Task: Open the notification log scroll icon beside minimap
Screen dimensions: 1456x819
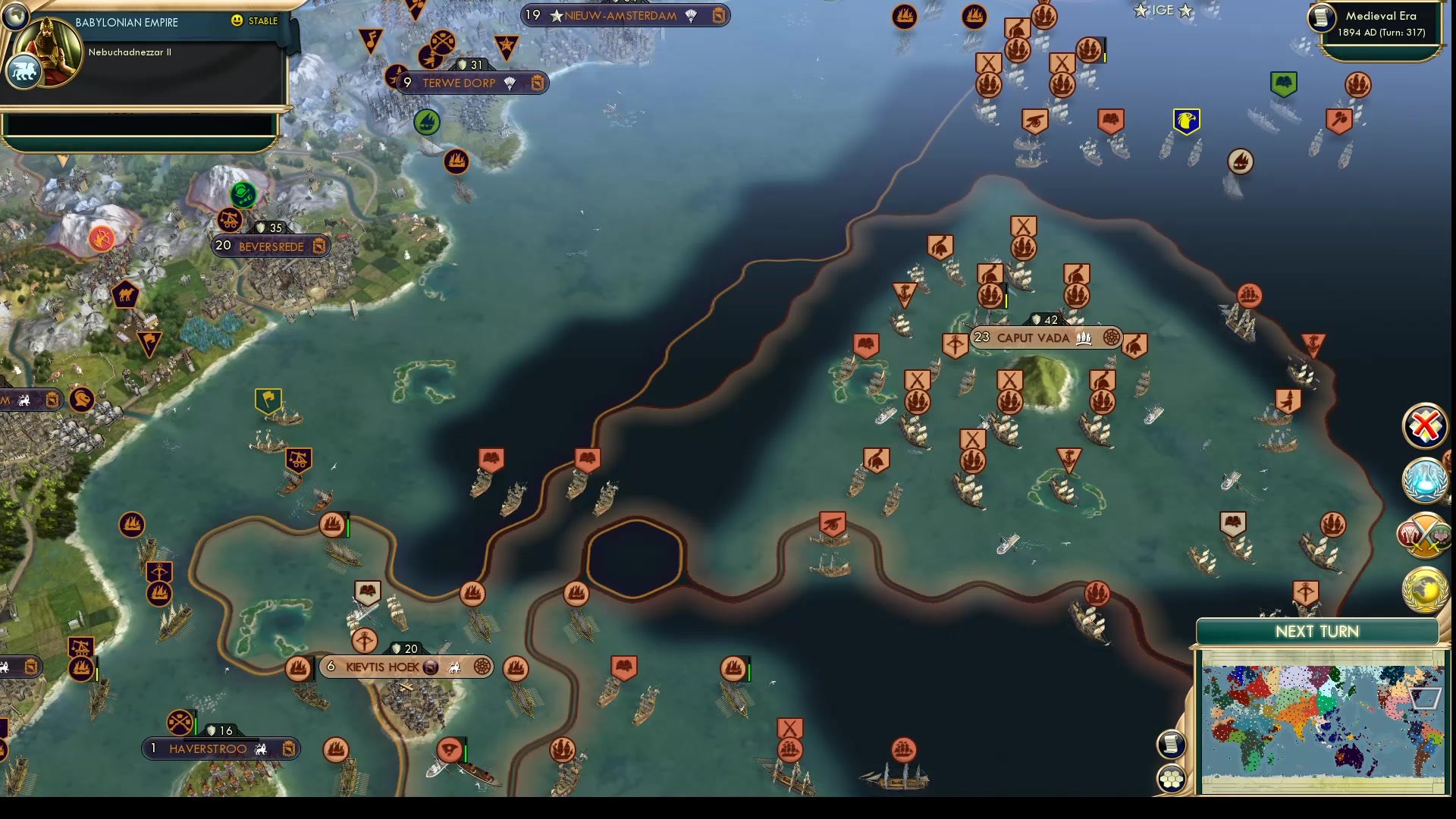Action: 1171,744
